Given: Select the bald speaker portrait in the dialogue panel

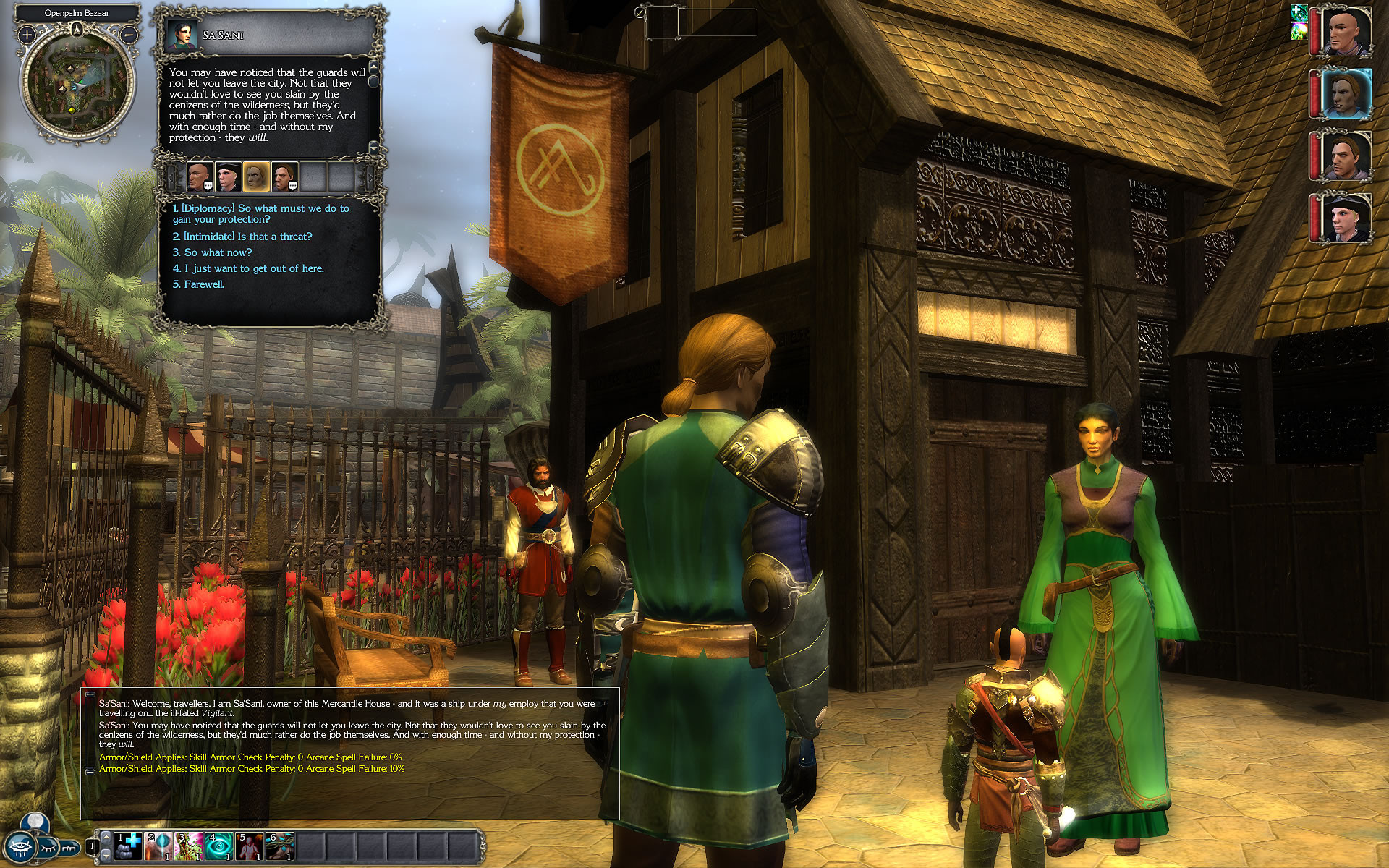Looking at the screenshot, I should pyautogui.click(x=199, y=176).
